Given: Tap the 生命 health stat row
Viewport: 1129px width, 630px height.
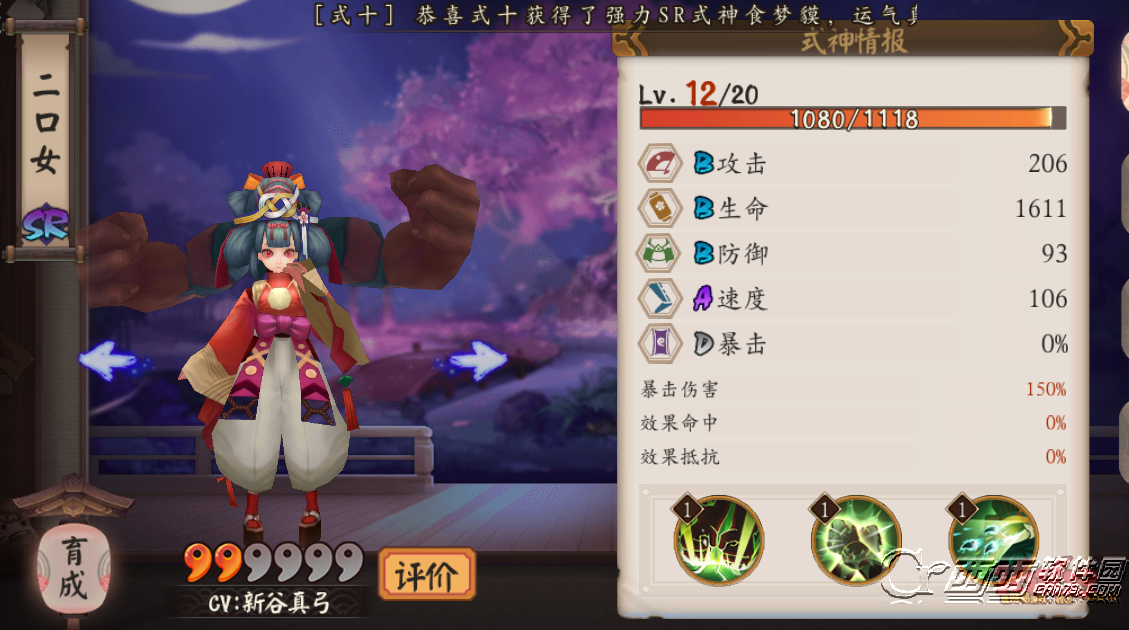Looking at the screenshot, I should pyautogui.click(x=853, y=209).
